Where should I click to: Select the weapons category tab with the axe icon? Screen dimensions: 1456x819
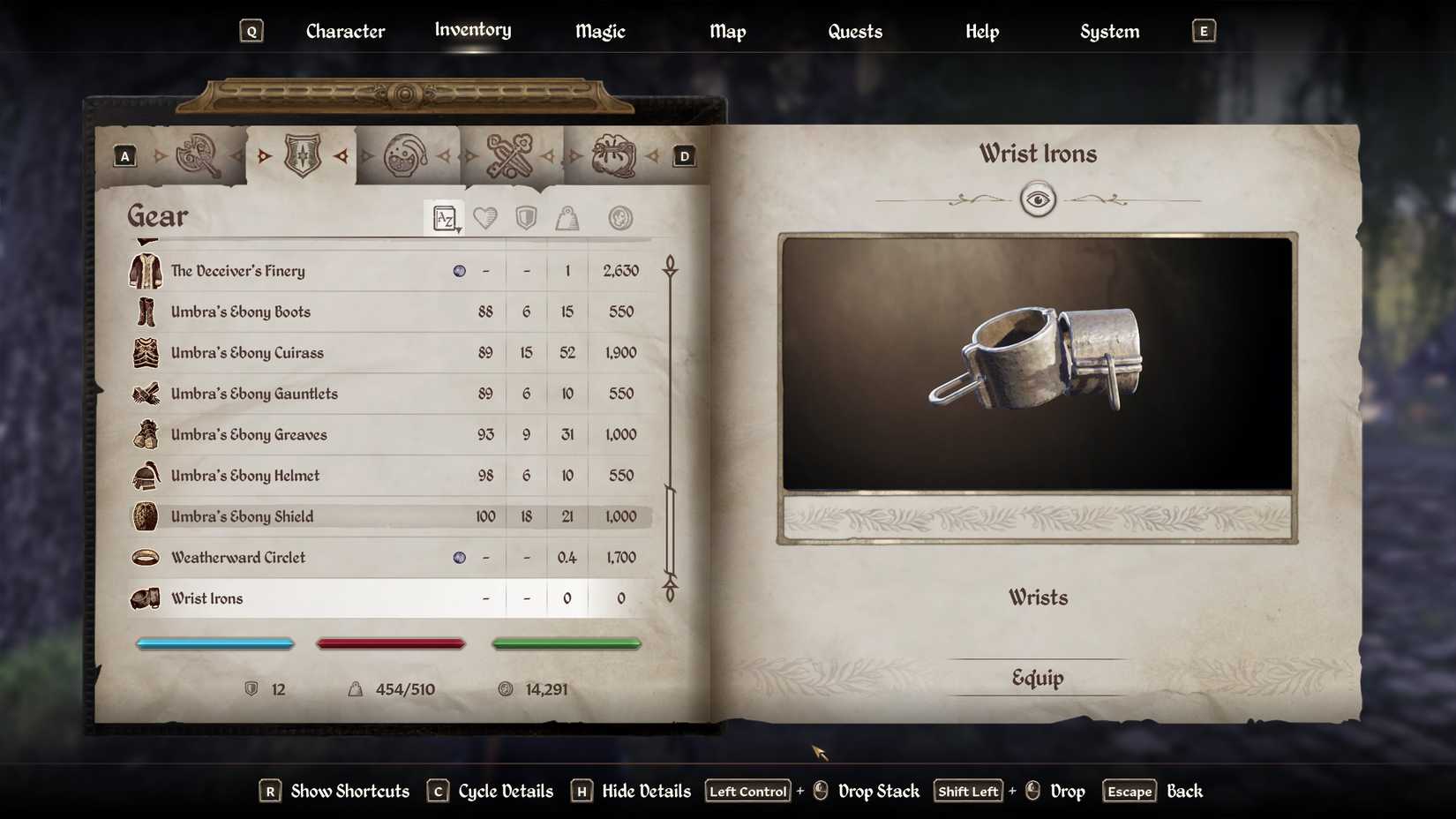(199, 154)
